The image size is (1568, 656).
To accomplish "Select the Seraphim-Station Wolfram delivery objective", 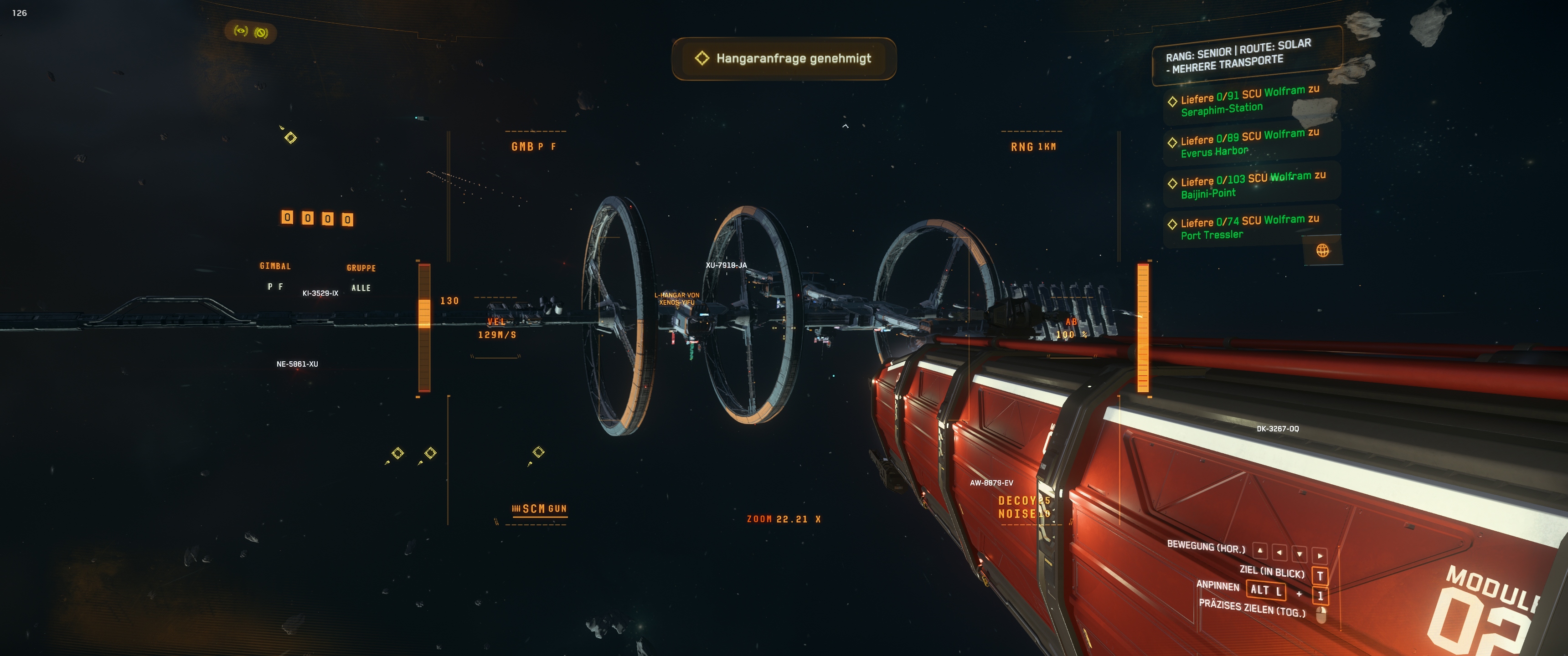I will (1248, 102).
